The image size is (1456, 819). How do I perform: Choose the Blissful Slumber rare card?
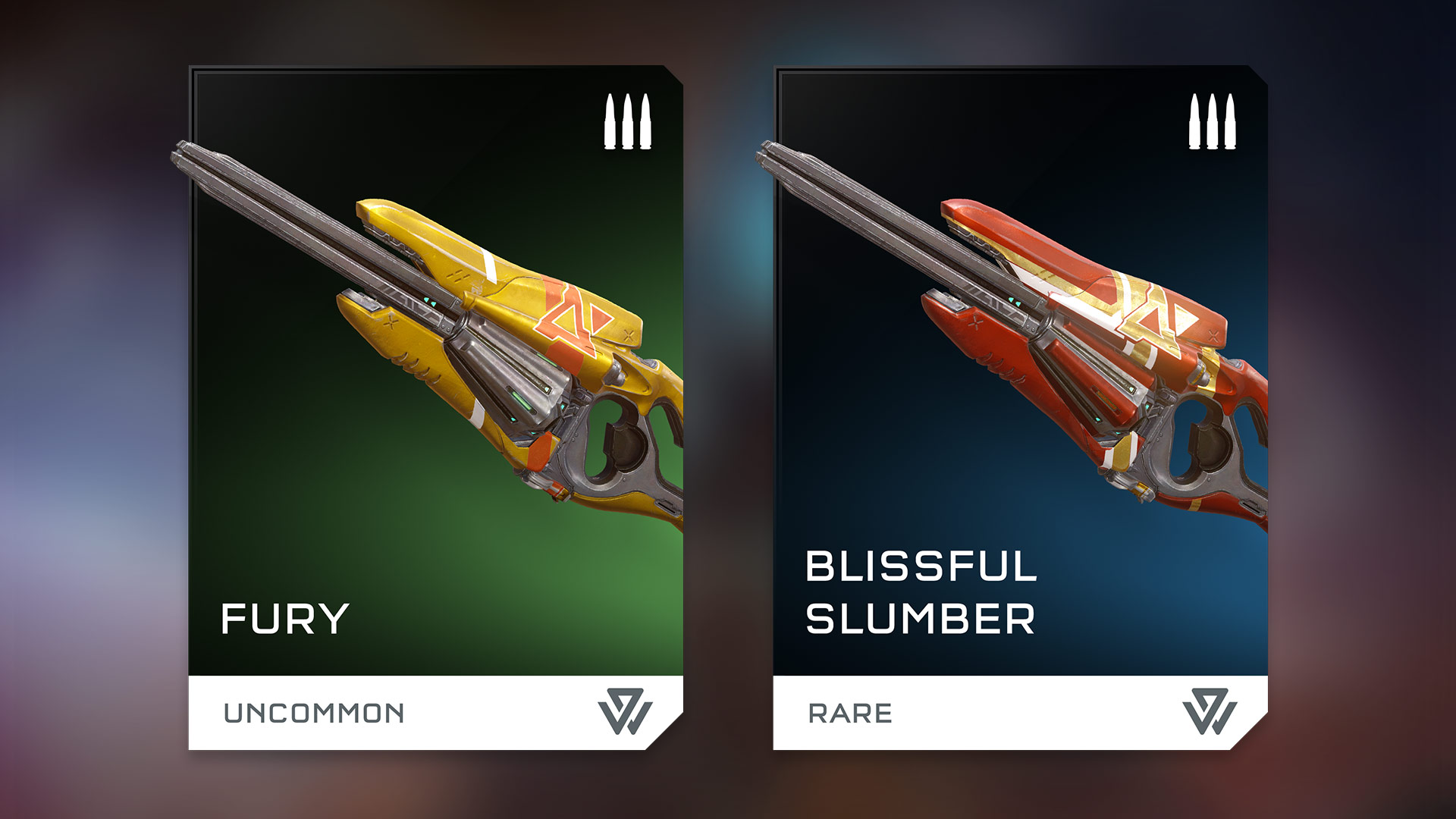pyautogui.click(x=1020, y=408)
